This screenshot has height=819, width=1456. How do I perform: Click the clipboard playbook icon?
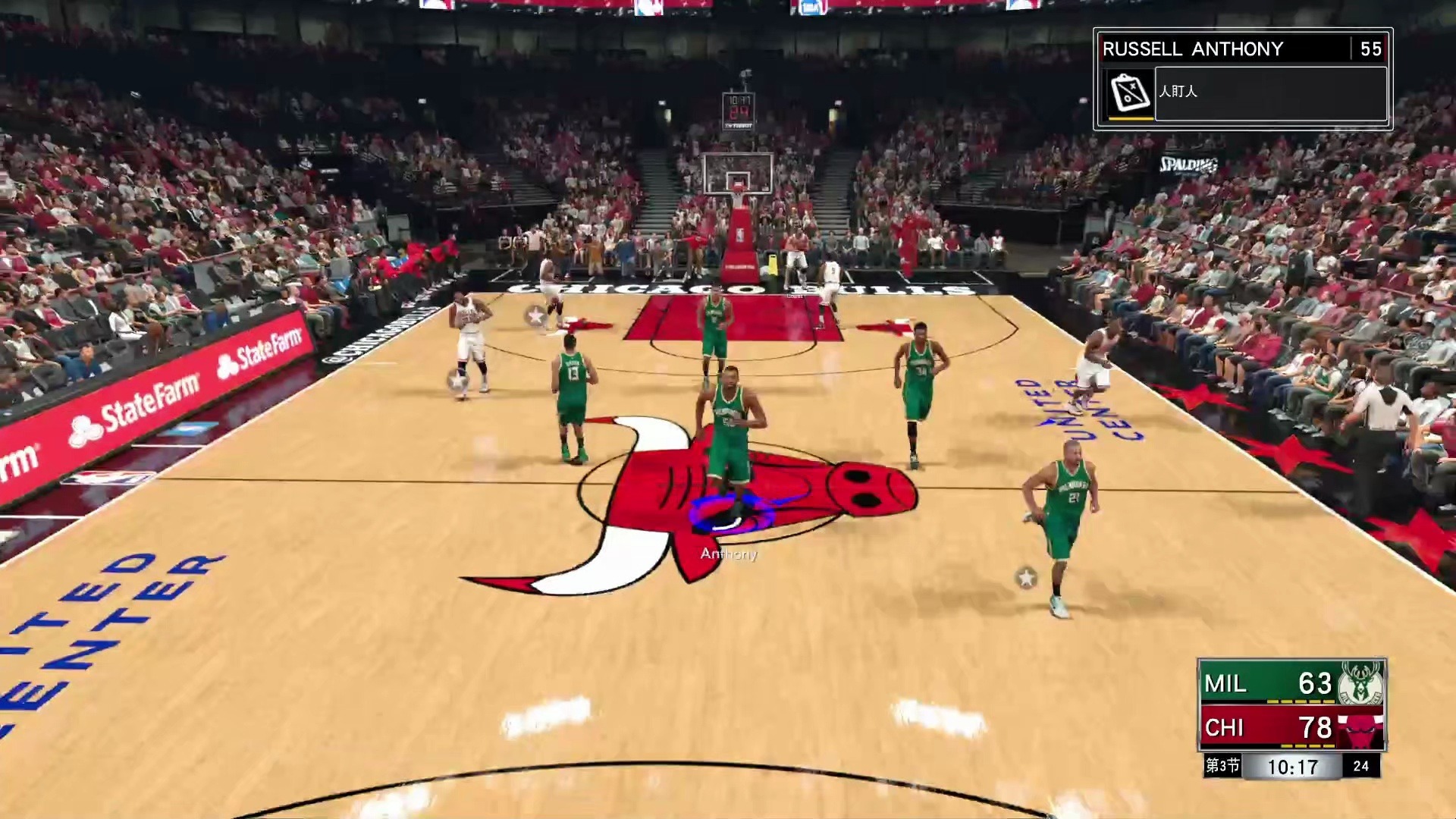pyautogui.click(x=1130, y=93)
